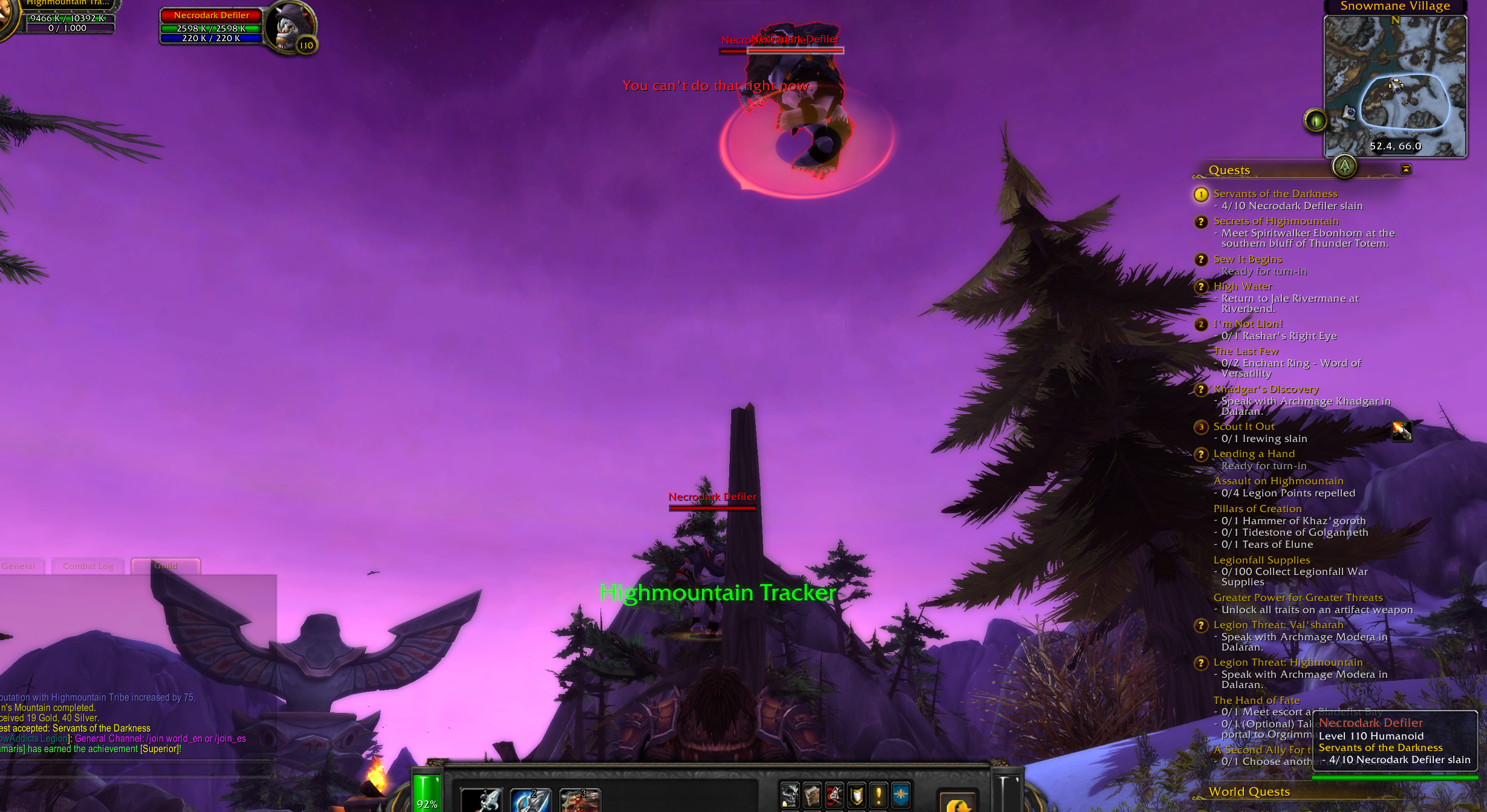Screen dimensions: 1487x812
Task: Open the Secrets of Highmountain quest entry
Action: coord(1275,221)
